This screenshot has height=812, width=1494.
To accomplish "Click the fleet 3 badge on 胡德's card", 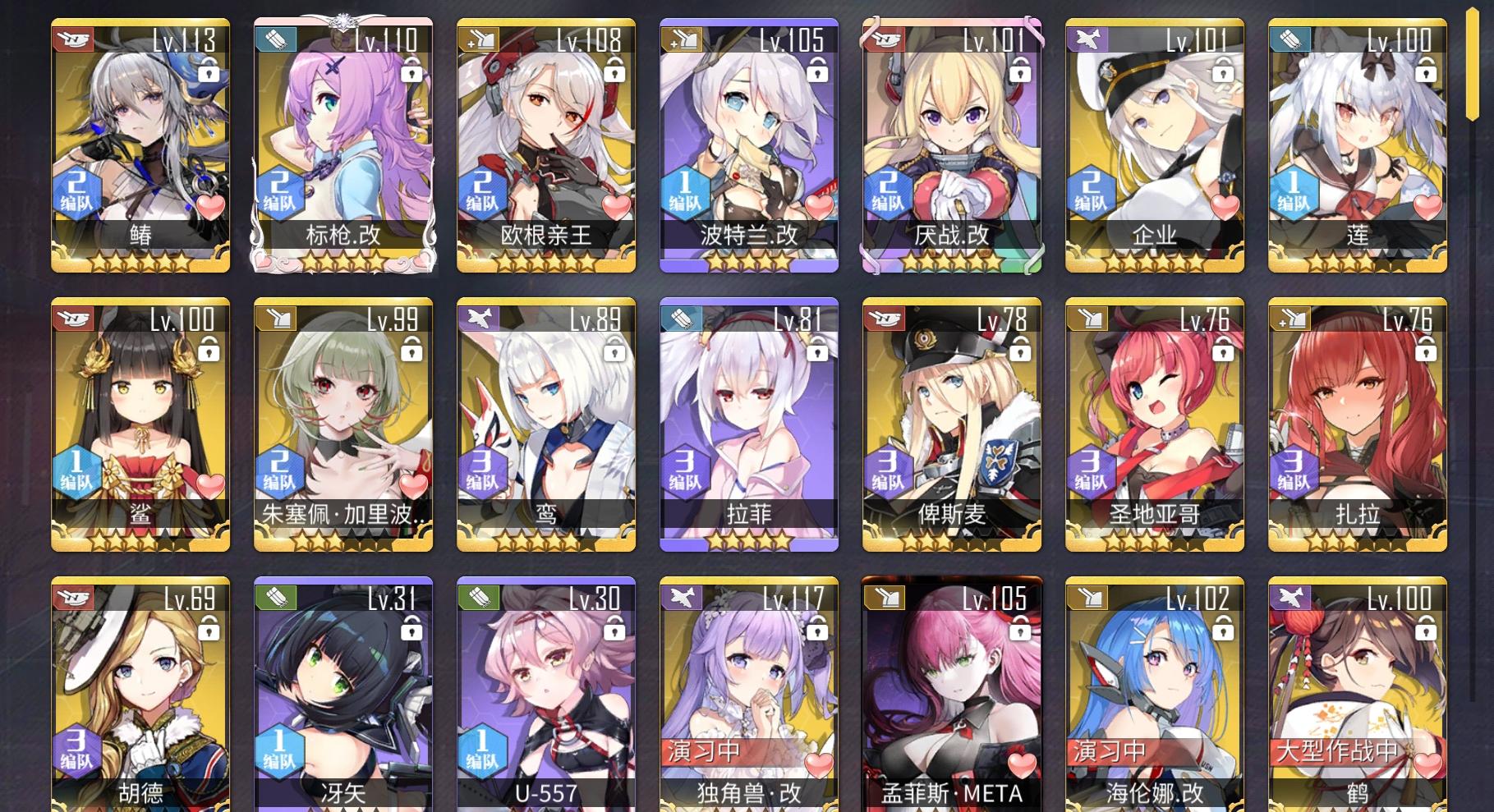I will point(78,754).
